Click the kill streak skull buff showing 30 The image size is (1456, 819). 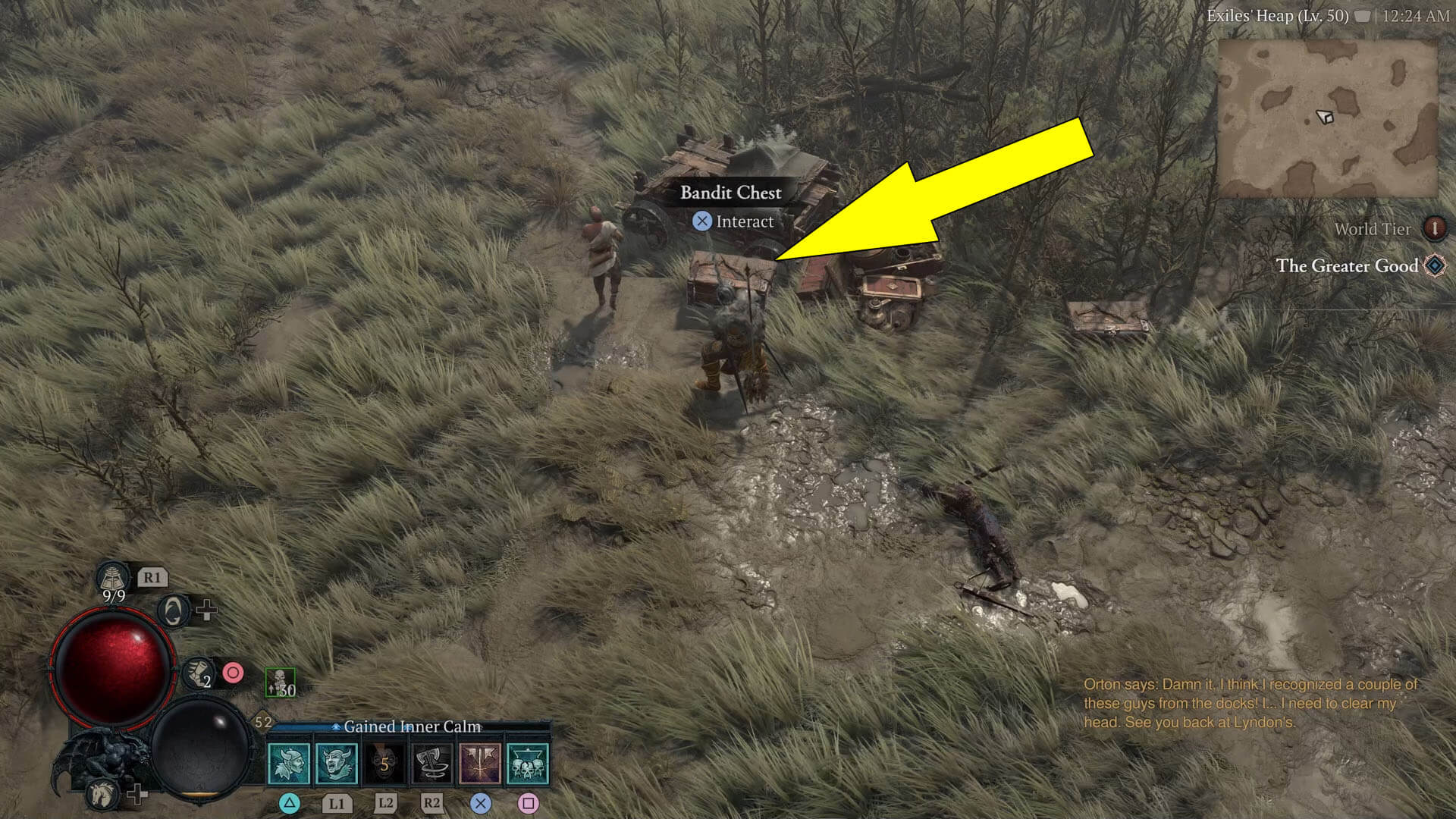coord(280,682)
